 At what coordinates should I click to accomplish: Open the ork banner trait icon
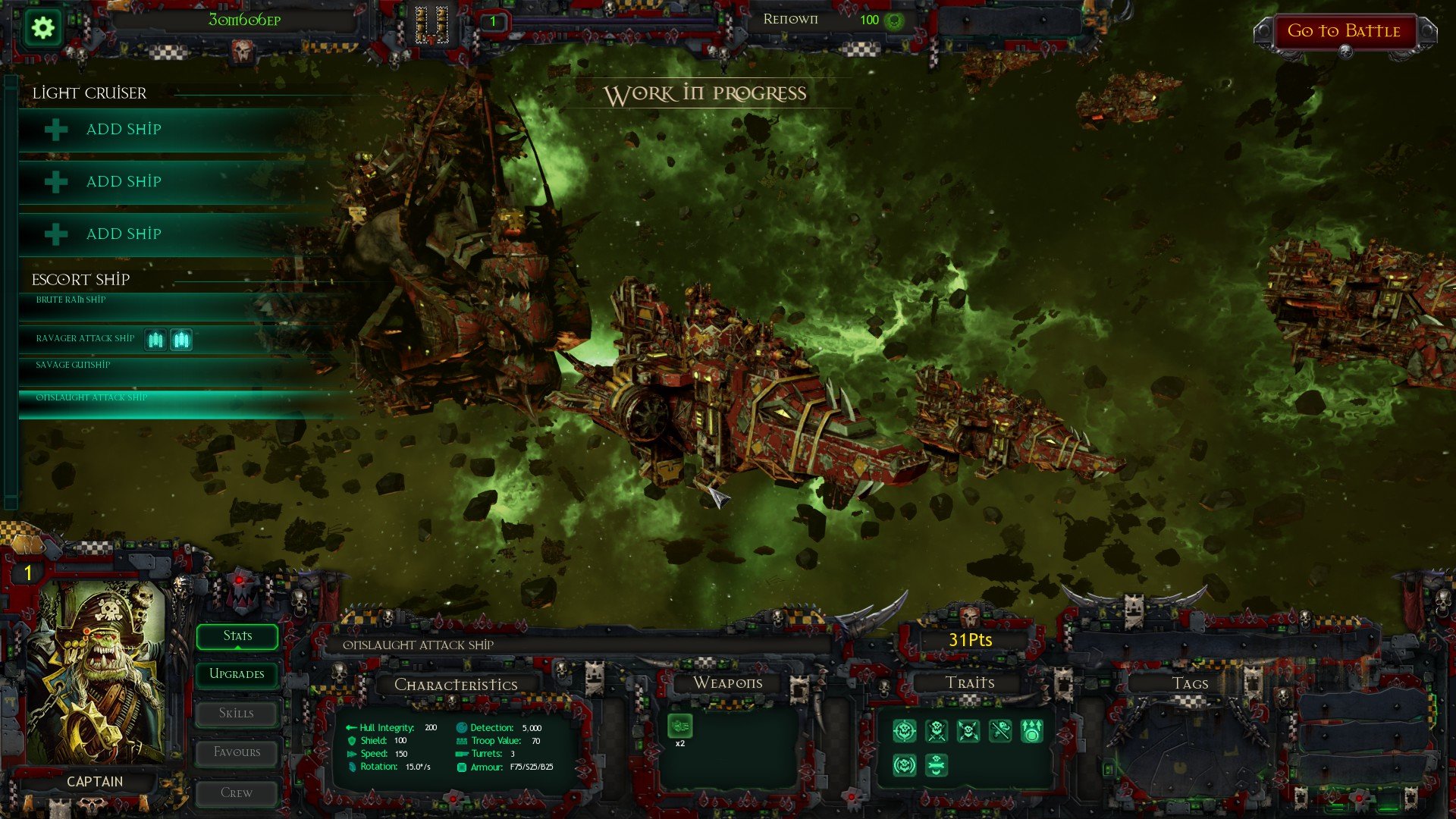[937, 766]
